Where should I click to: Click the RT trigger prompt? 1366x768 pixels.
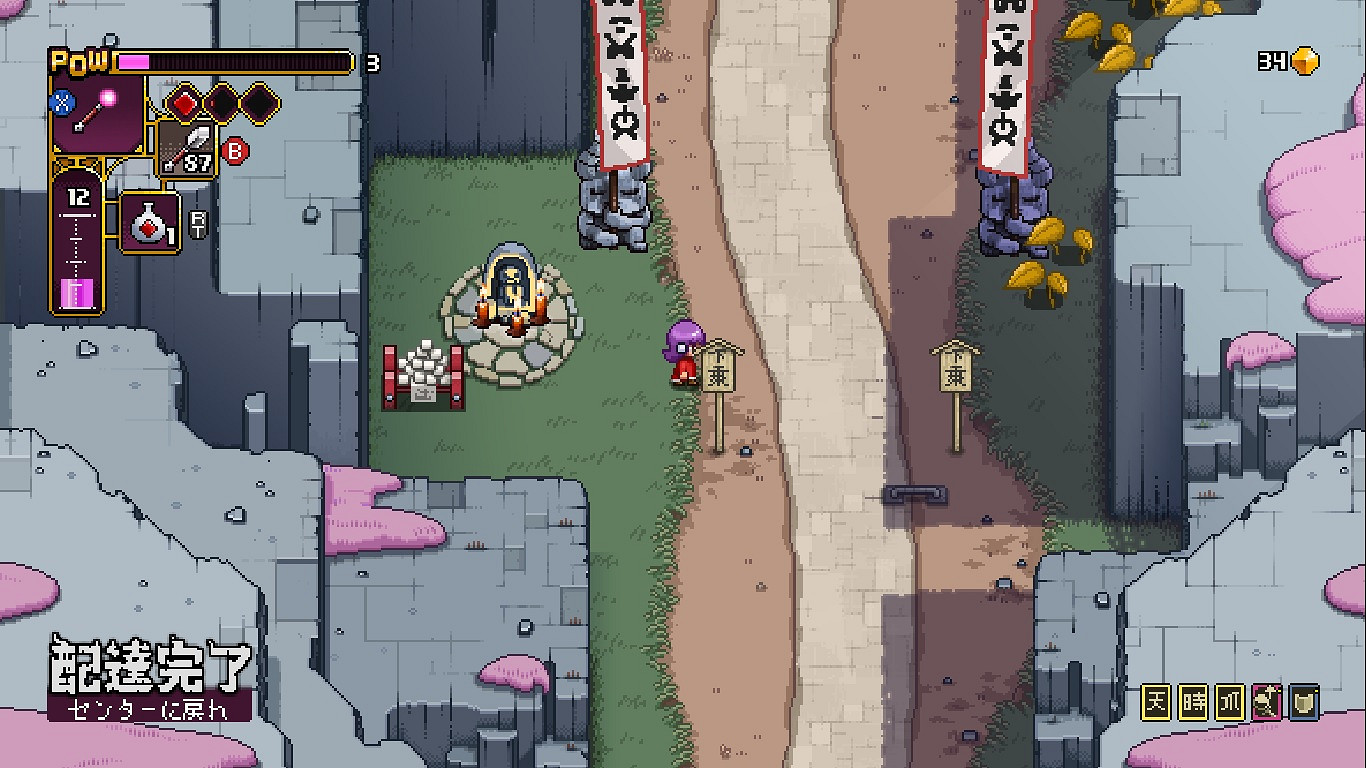tap(196, 223)
